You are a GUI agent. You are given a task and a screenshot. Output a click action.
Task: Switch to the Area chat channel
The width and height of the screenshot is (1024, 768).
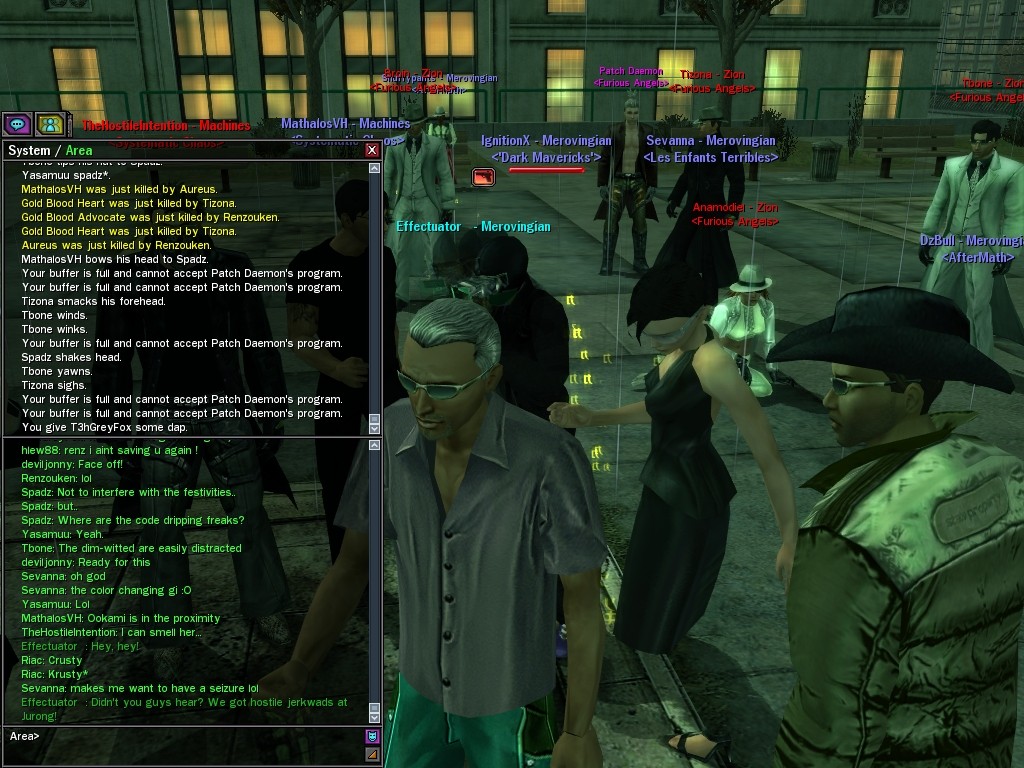click(79, 150)
